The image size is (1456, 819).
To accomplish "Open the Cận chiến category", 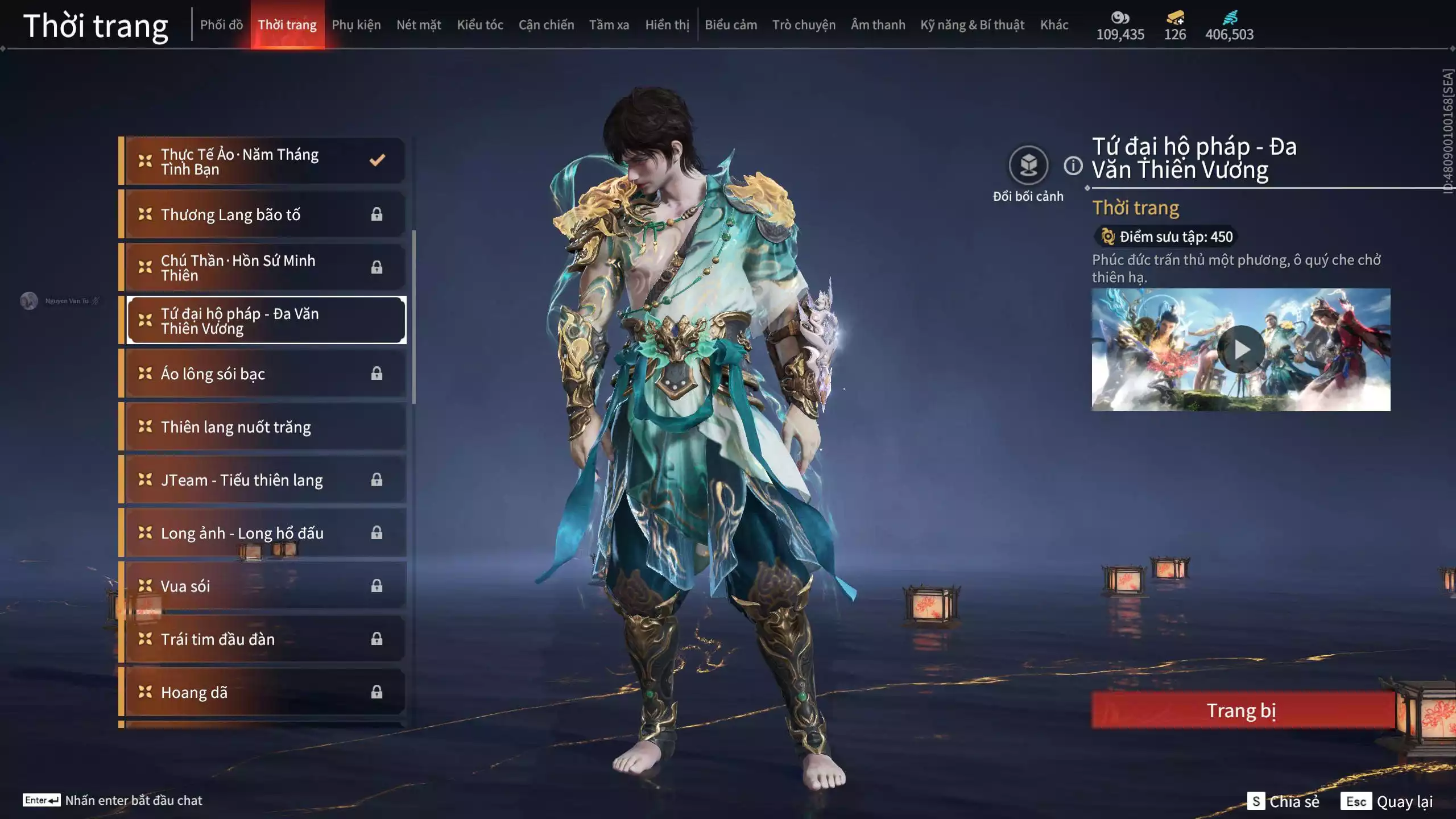I will 546,25.
